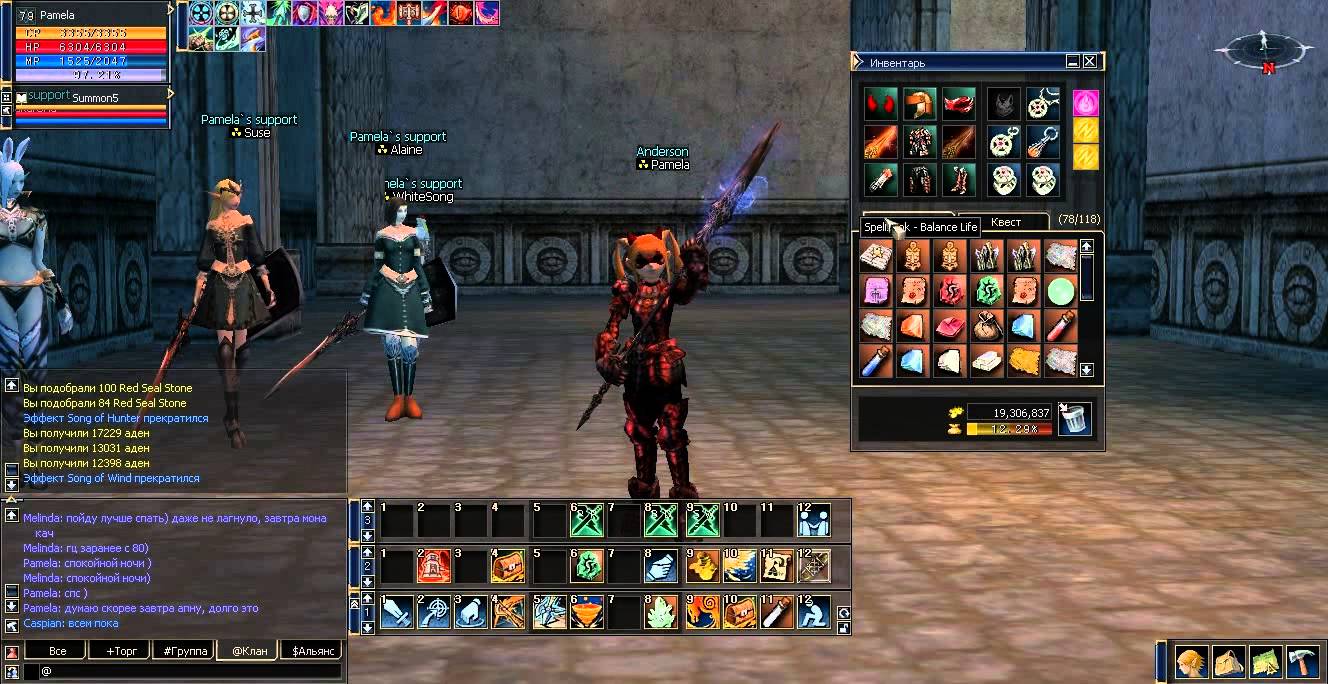Activate the two-figures party icon on hotbar three
The image size is (1328, 684).
coord(814,520)
